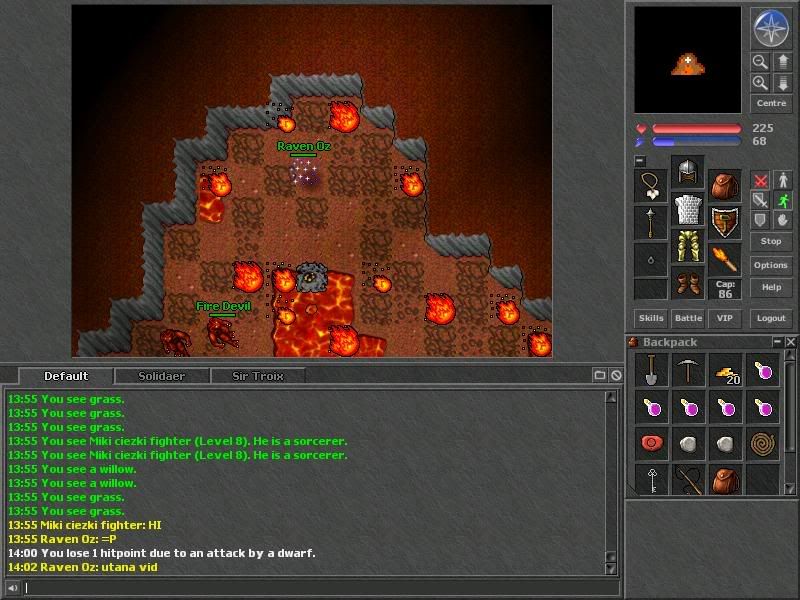Close the Backpack window
The height and width of the screenshot is (600, 800).
click(x=791, y=342)
